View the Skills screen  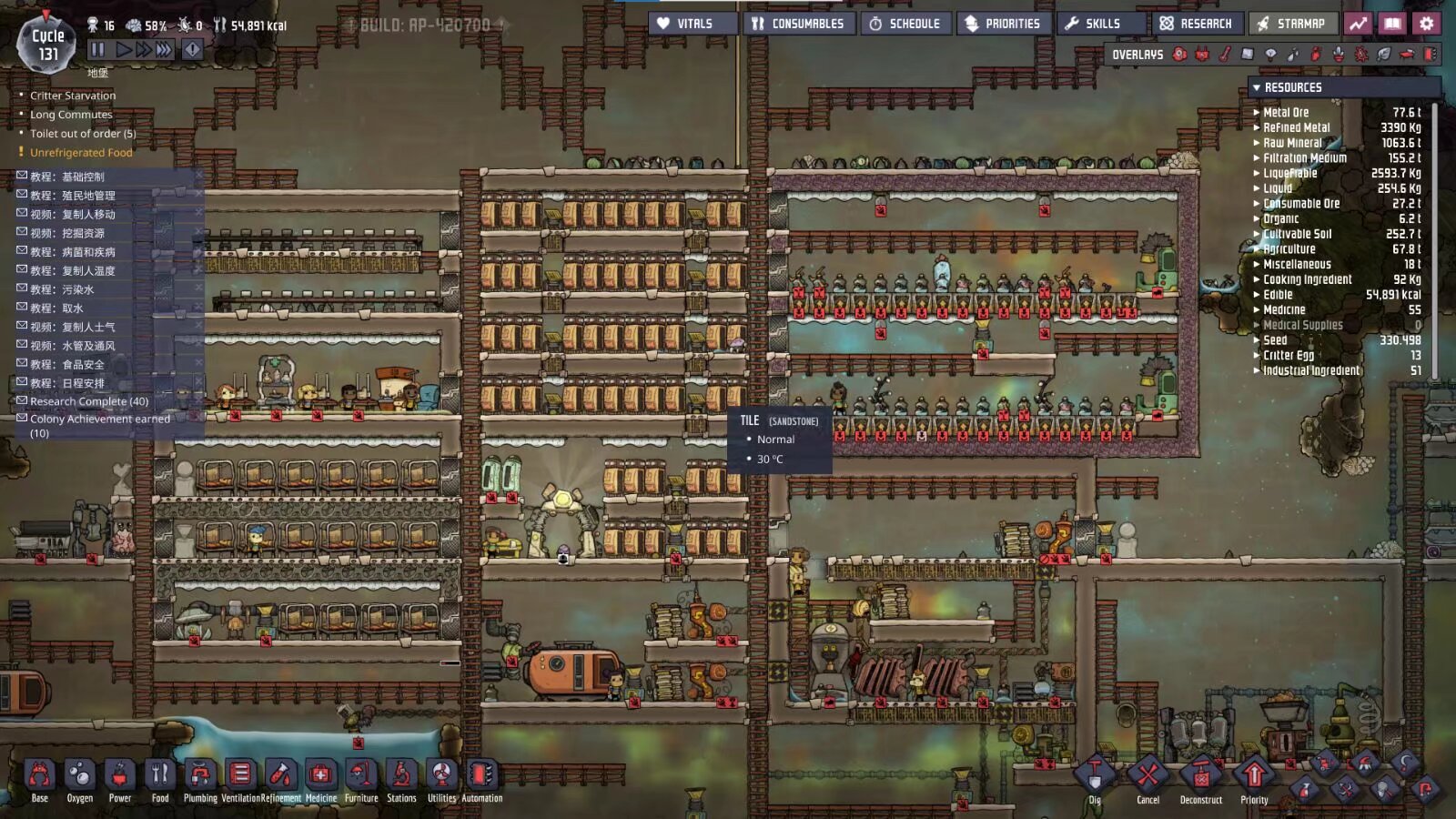1094,24
